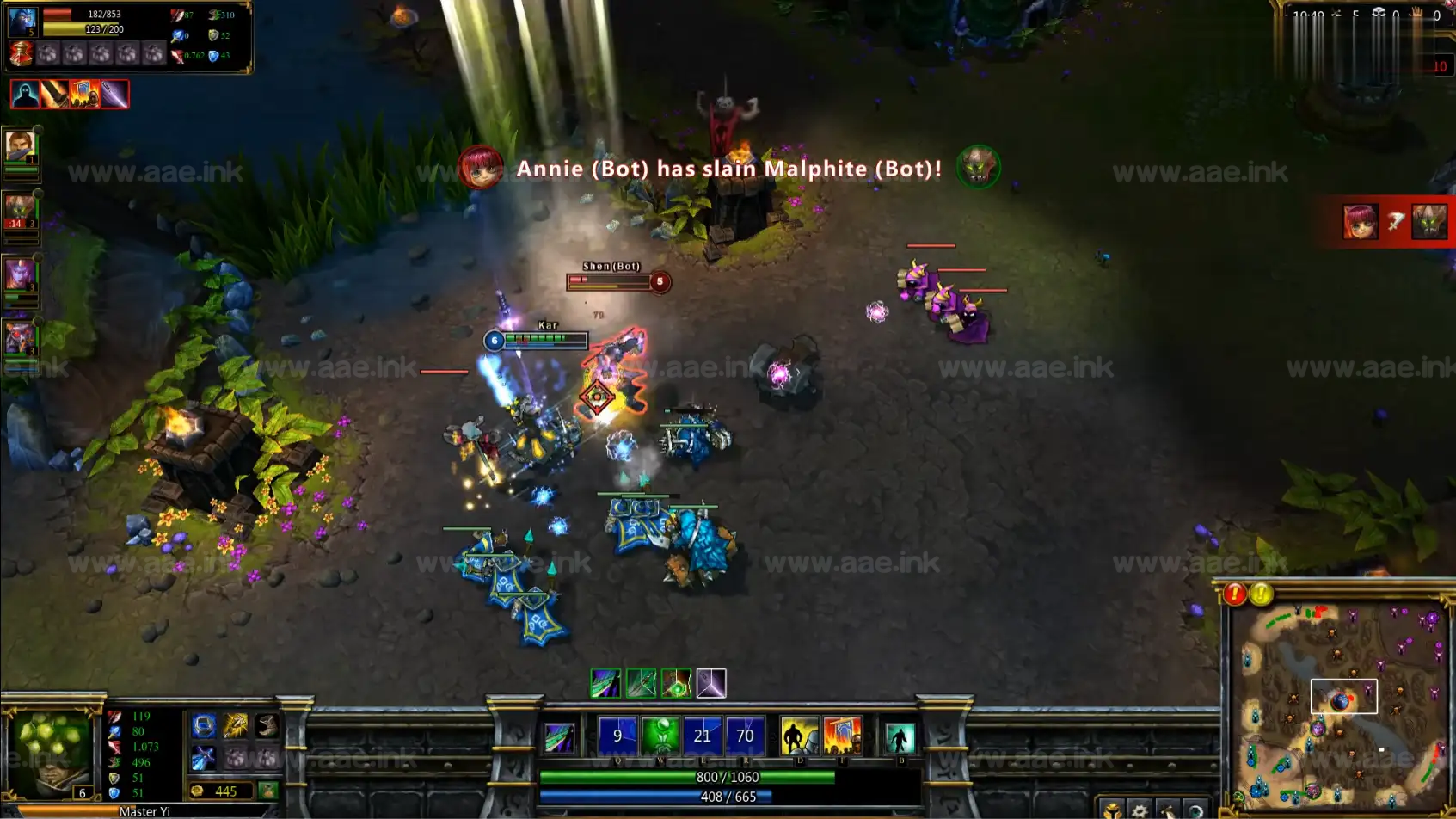
Task: Activate the red exclamation ping button
Action: 1235,594
